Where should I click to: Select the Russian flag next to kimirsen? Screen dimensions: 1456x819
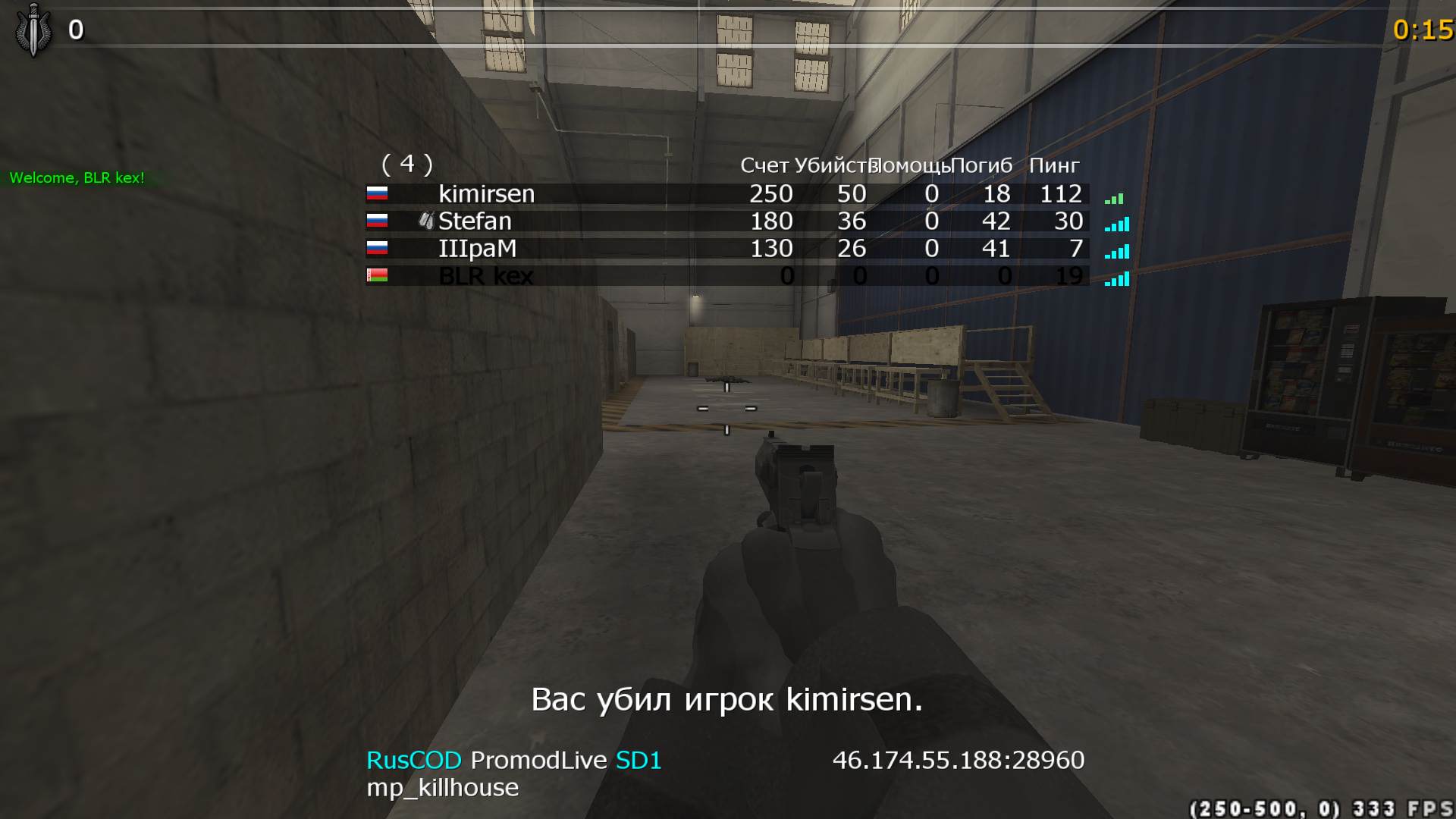click(377, 194)
